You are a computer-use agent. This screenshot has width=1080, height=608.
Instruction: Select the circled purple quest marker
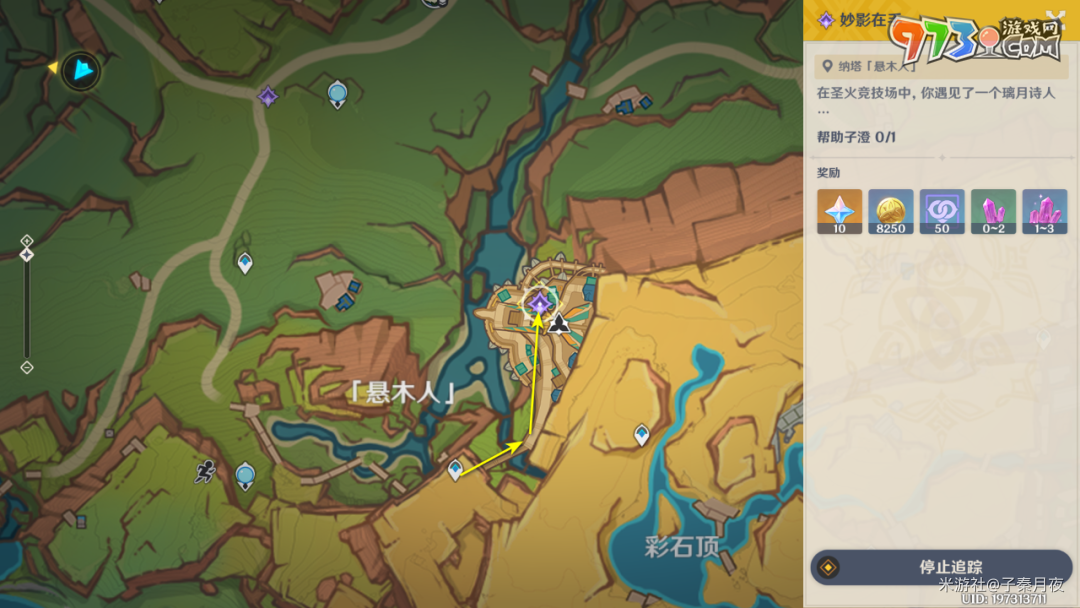pos(539,302)
